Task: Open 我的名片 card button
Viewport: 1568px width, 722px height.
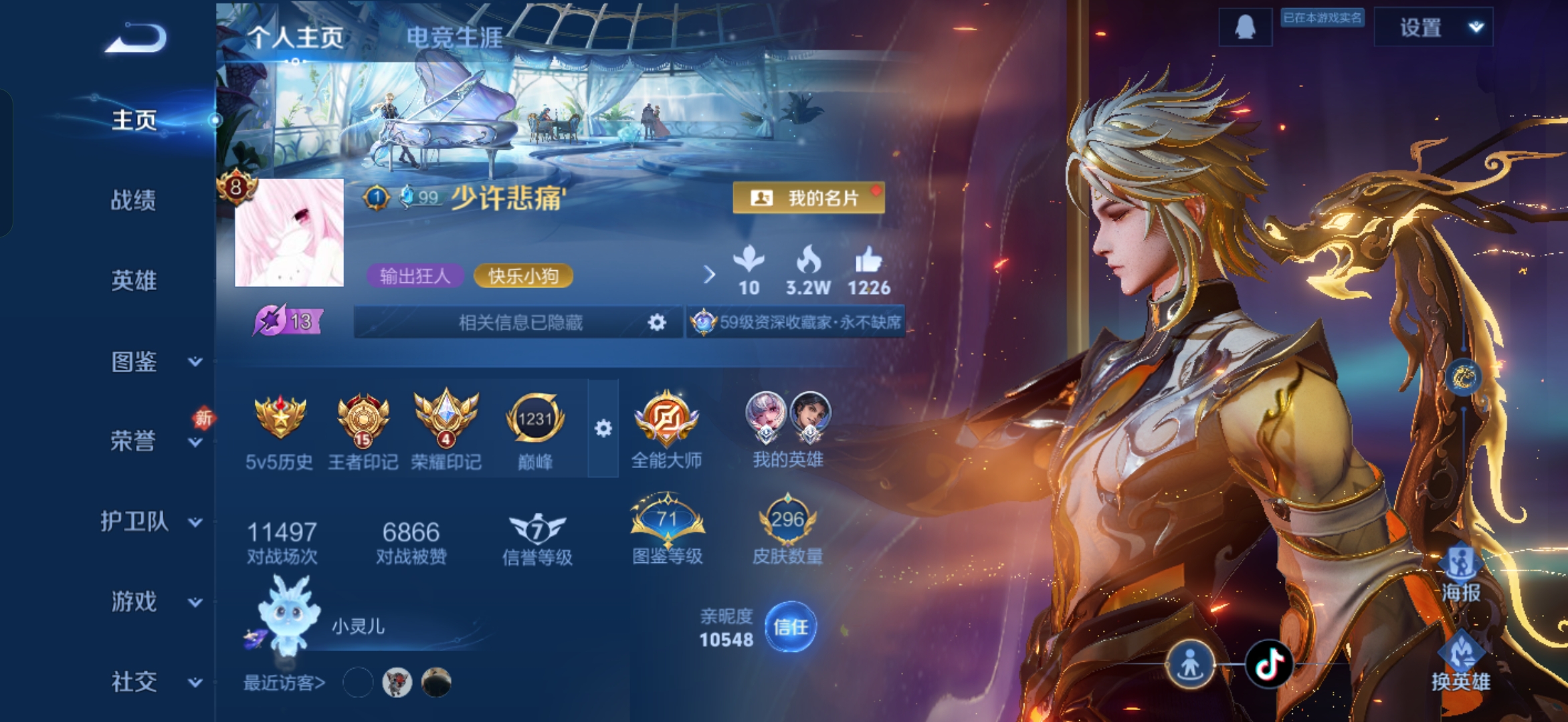Action: [808, 198]
